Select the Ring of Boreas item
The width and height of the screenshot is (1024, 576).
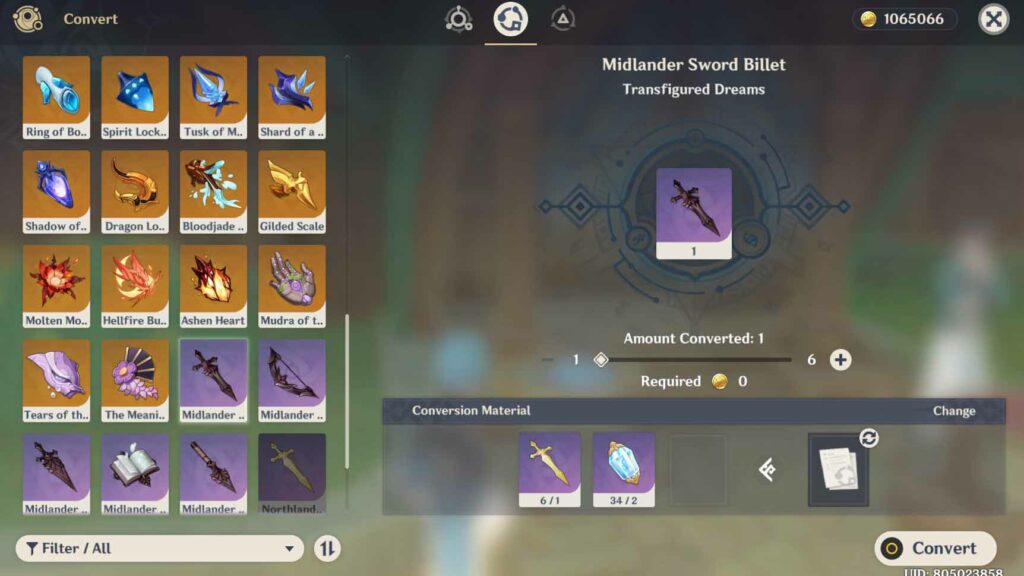[x=57, y=97]
